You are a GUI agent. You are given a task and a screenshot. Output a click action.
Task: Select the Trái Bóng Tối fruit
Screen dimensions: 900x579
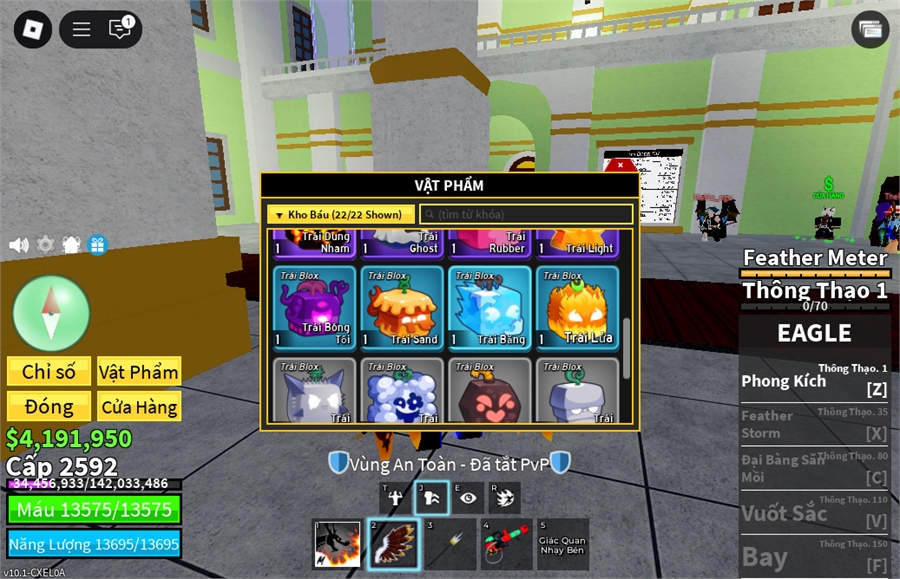coord(314,307)
